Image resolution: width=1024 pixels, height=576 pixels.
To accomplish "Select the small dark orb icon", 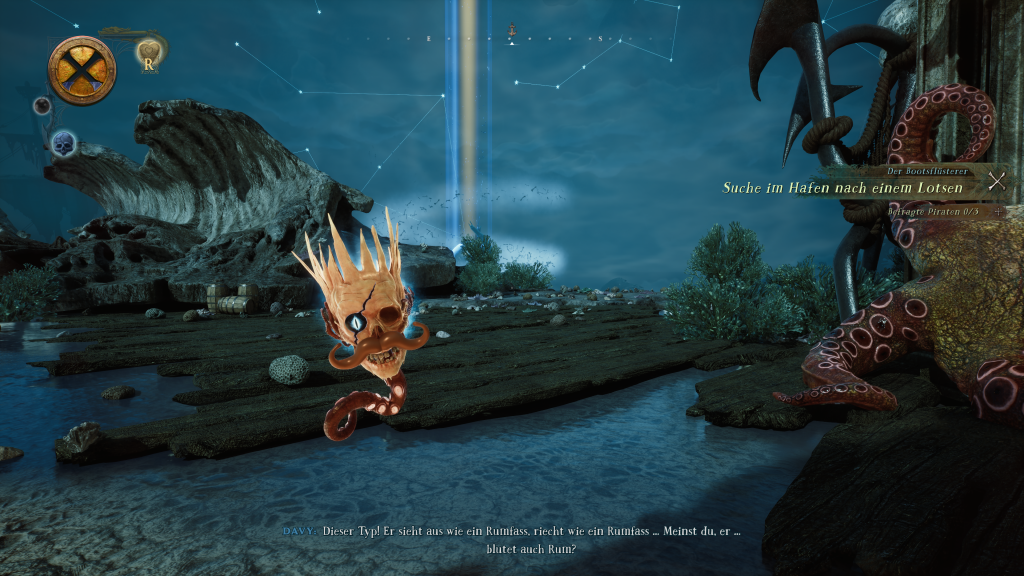I will [42, 105].
